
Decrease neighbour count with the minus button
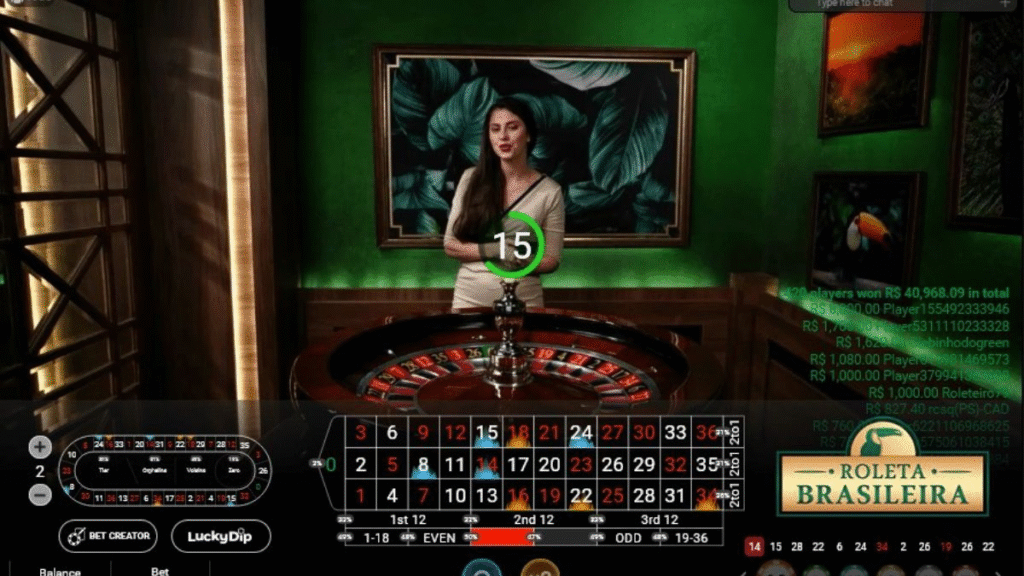pyautogui.click(x=40, y=493)
